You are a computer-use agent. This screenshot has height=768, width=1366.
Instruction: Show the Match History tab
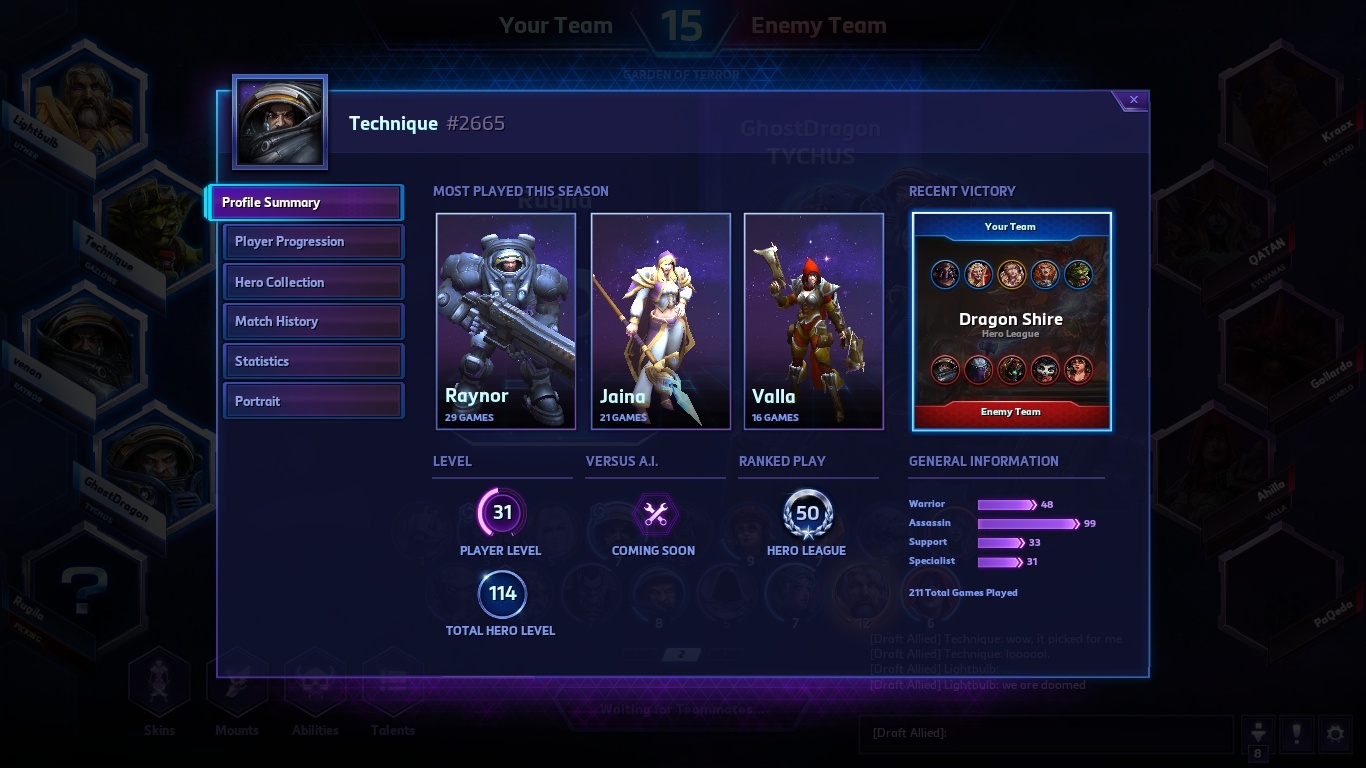pyautogui.click(x=314, y=321)
